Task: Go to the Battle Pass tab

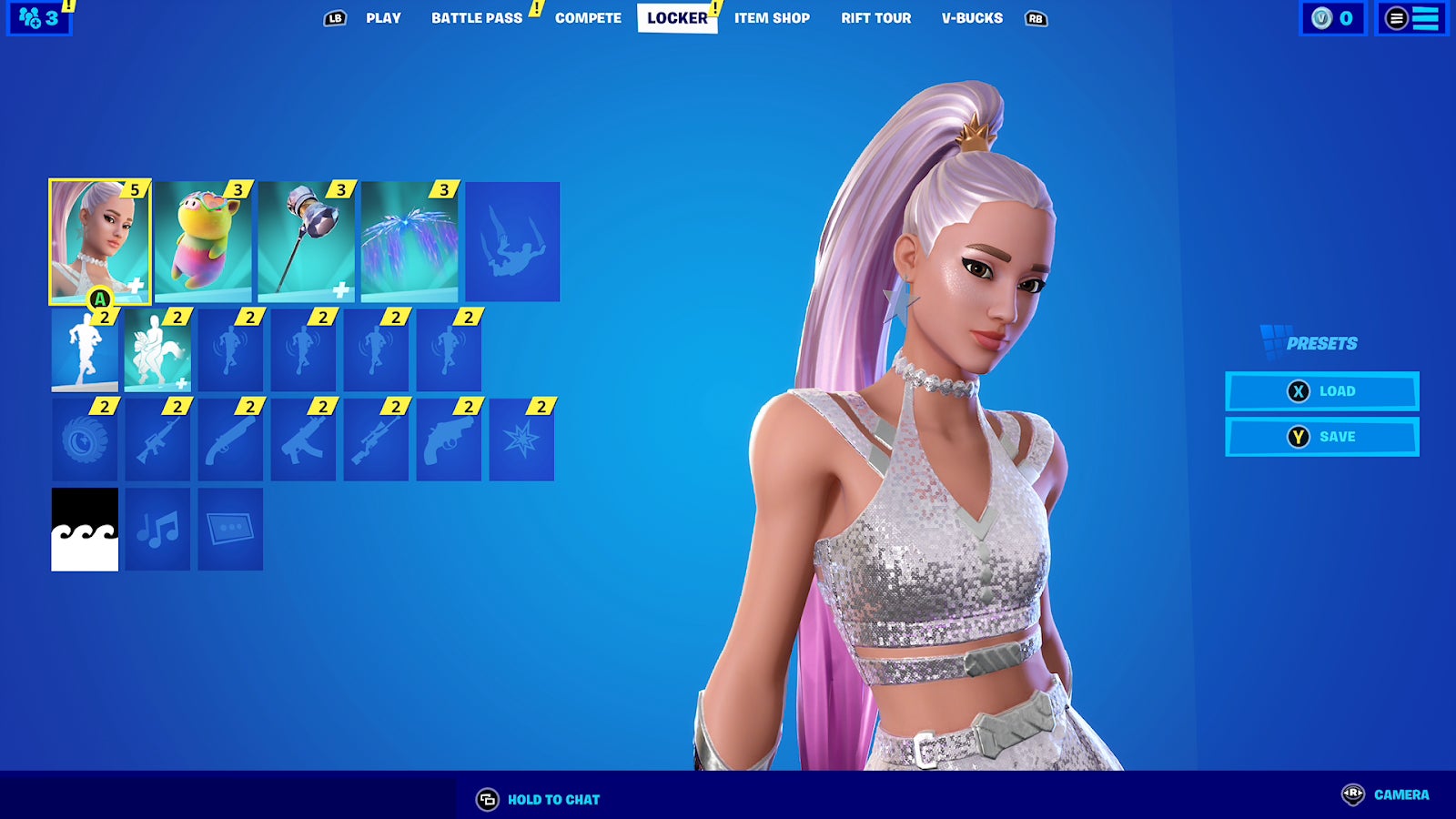Action: [474, 18]
